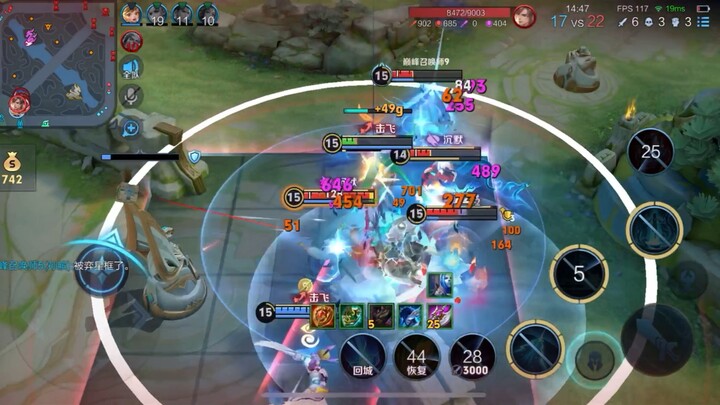Tap the large basic attack button
Screen dimensions: 720x405
tap(656, 339)
